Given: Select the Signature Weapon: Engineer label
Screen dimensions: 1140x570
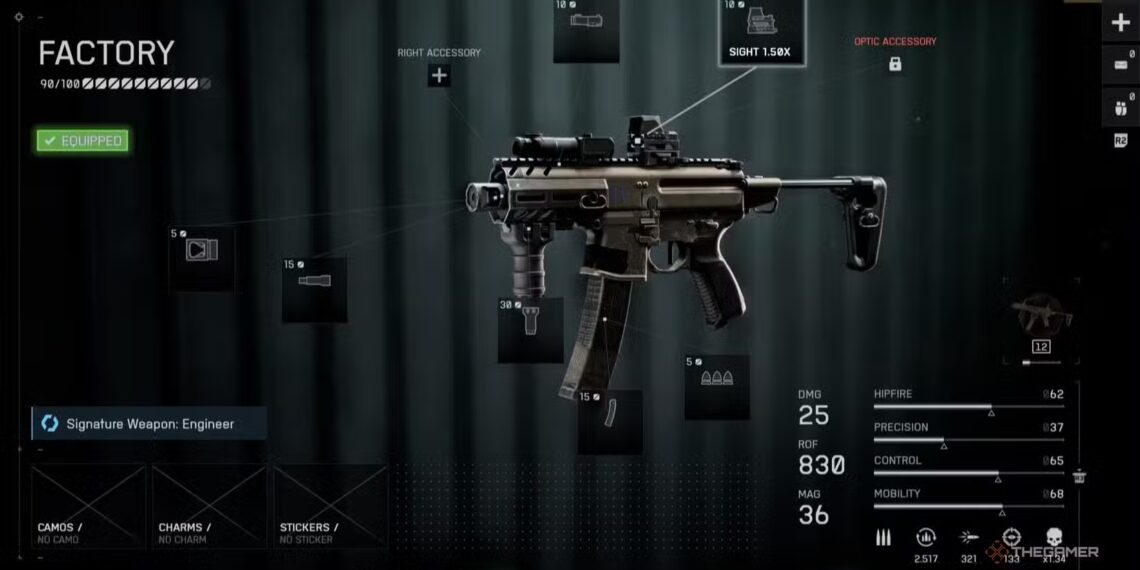Looking at the screenshot, I should tap(149, 424).
